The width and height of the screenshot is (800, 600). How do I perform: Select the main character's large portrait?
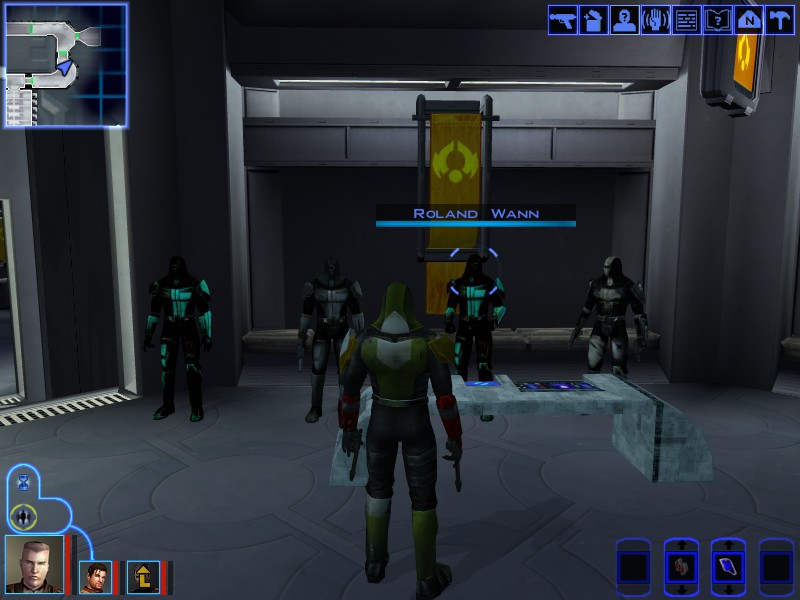pos(33,565)
